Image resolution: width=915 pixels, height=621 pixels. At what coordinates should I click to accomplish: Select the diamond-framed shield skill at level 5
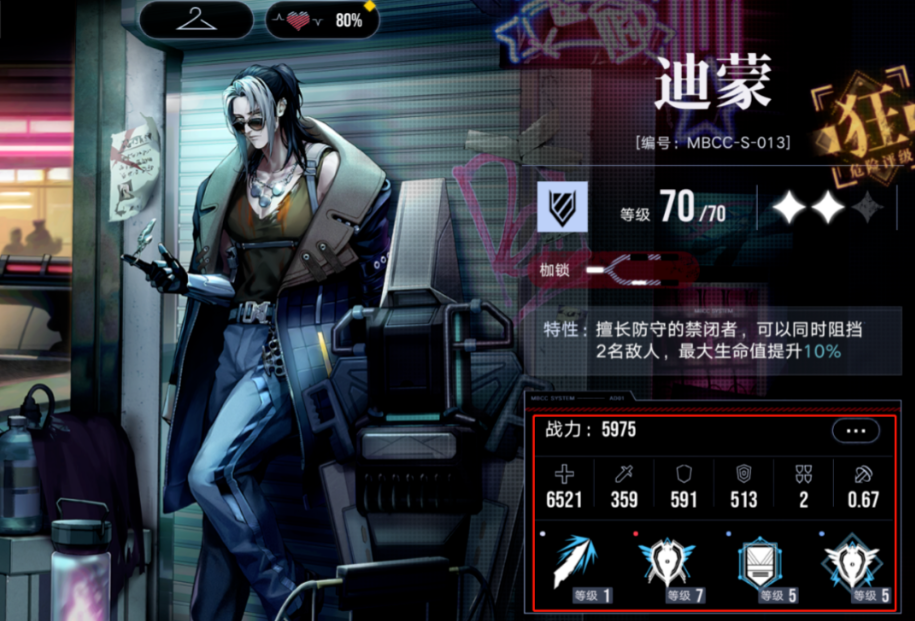(851, 565)
